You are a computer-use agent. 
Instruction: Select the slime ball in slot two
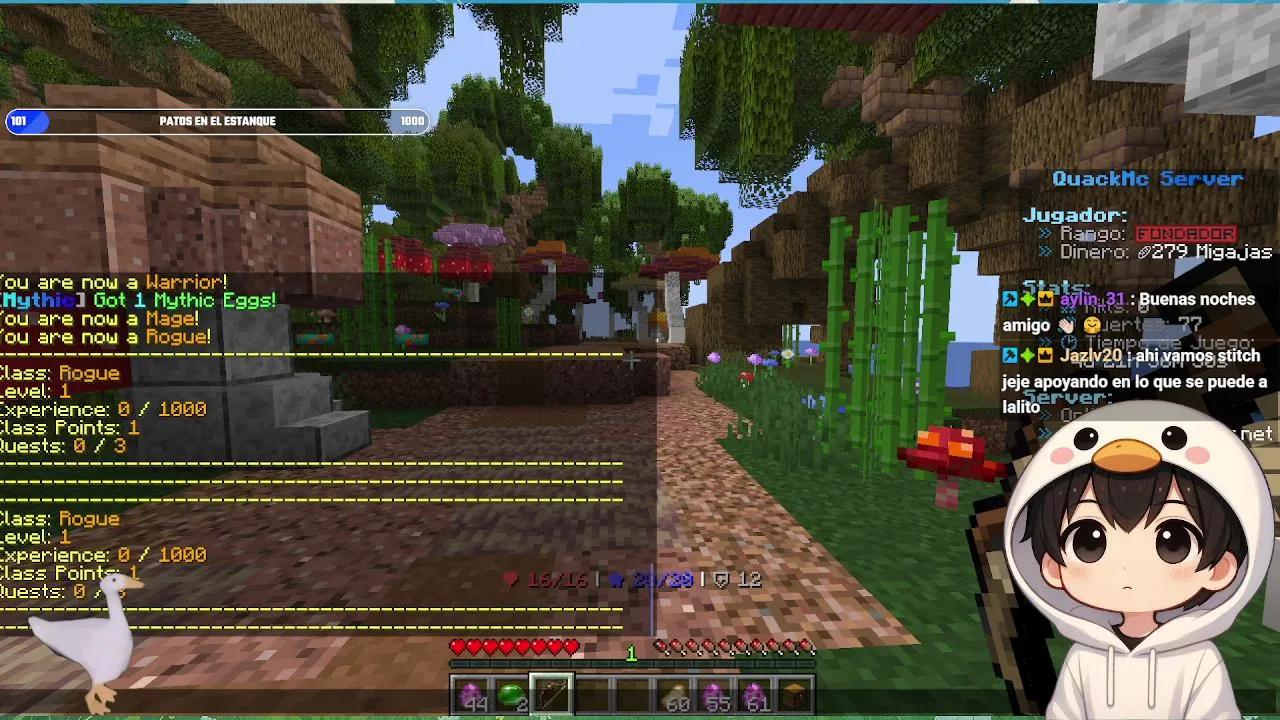click(x=511, y=690)
